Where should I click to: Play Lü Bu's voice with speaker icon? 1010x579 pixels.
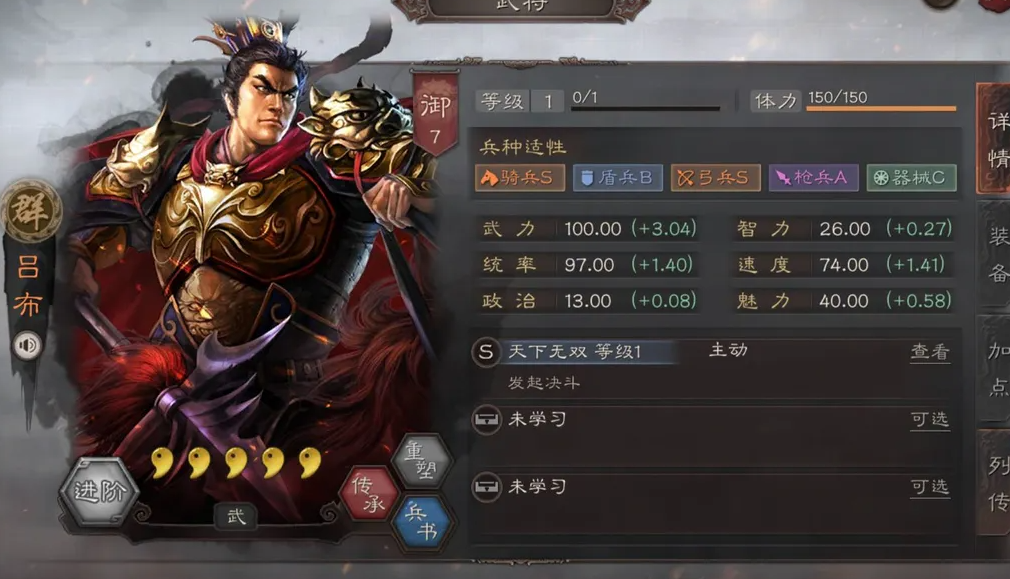tap(28, 346)
